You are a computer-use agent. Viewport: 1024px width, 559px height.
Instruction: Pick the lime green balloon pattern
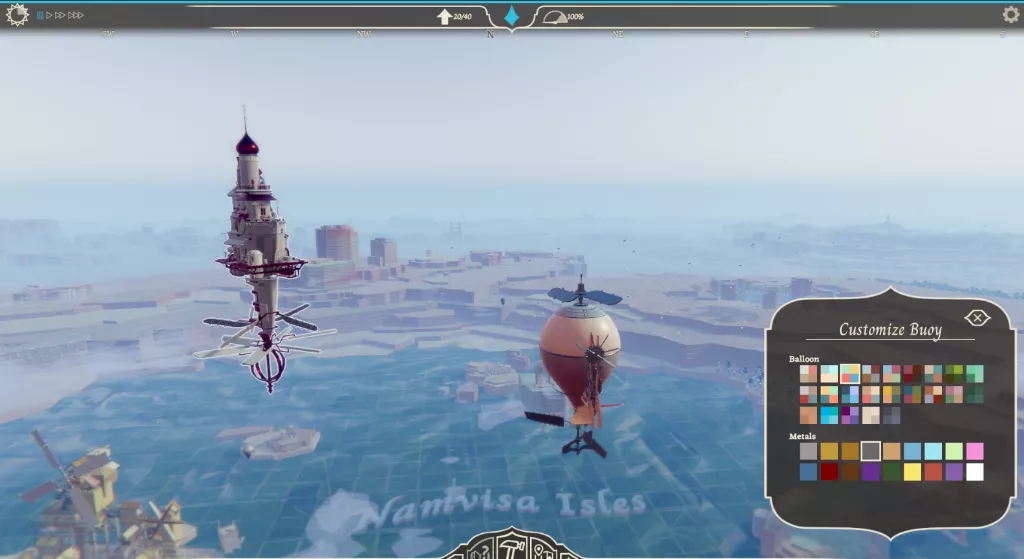tap(954, 373)
